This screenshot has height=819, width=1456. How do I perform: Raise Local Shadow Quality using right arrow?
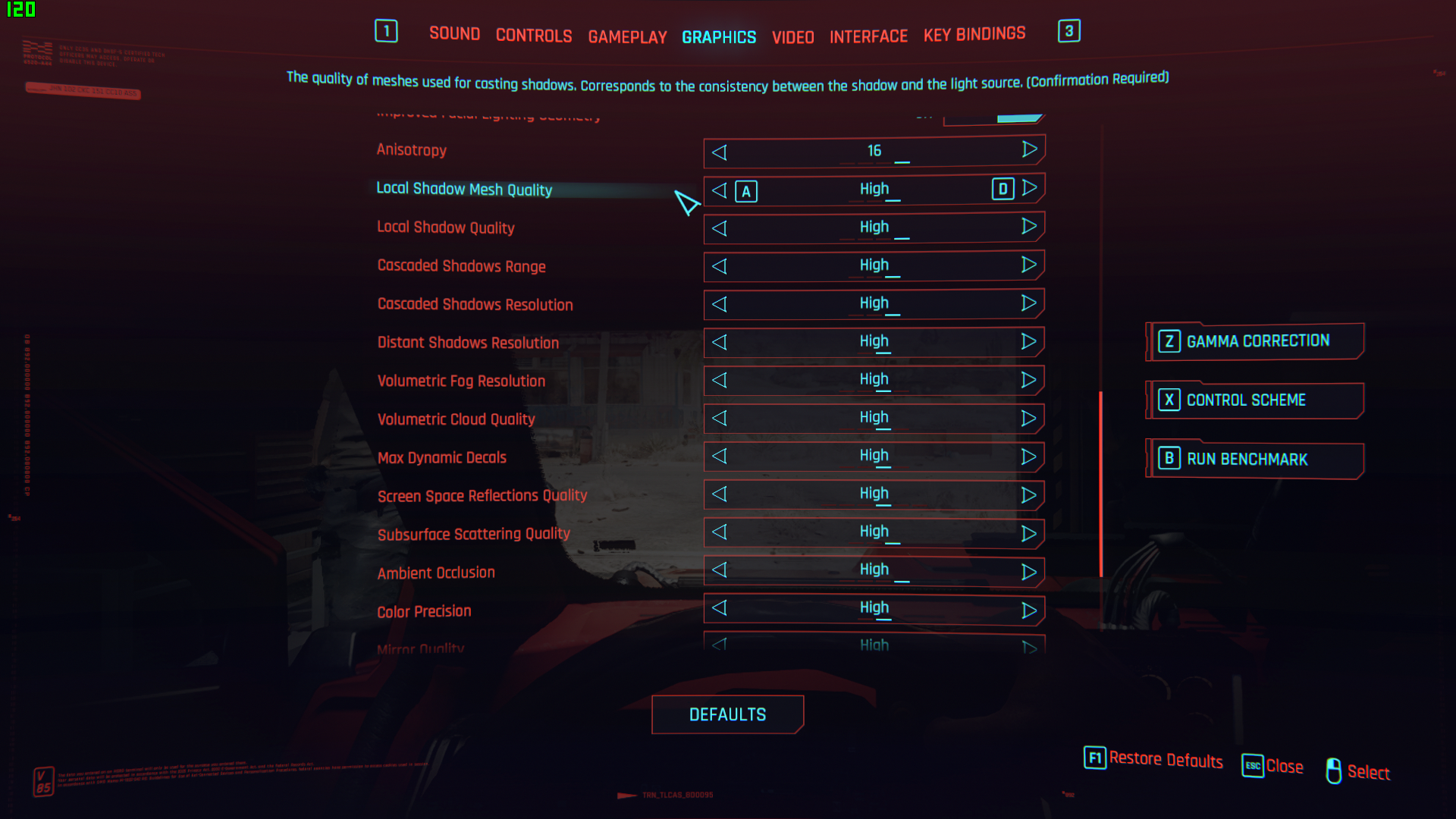point(1029,226)
